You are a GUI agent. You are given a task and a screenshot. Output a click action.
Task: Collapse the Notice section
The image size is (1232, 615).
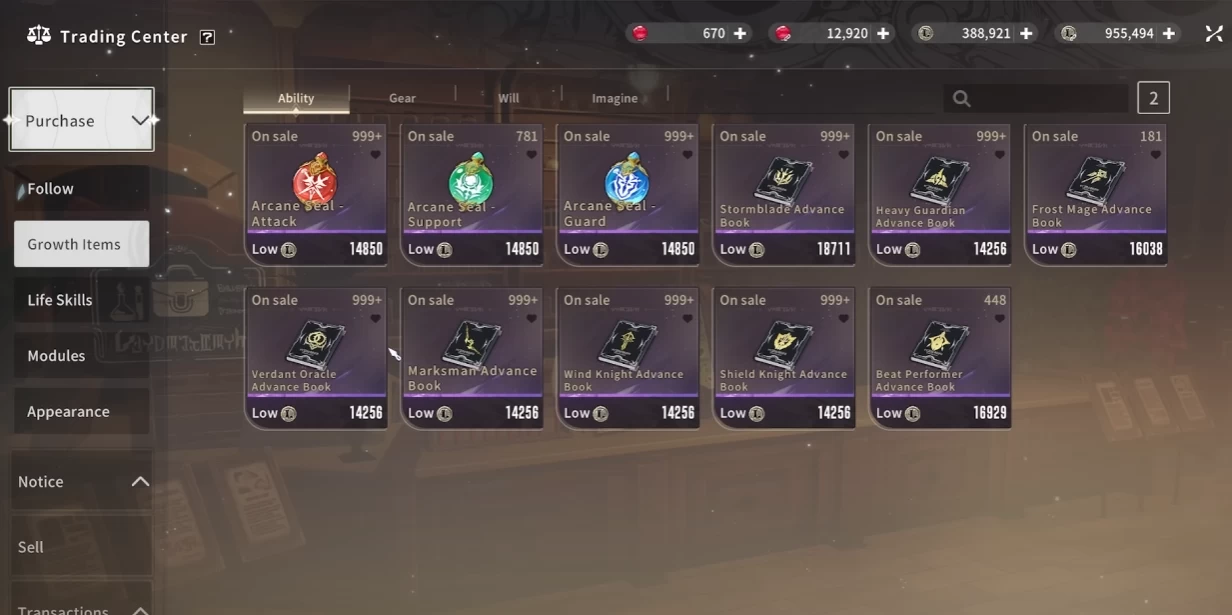pyautogui.click(x=140, y=482)
